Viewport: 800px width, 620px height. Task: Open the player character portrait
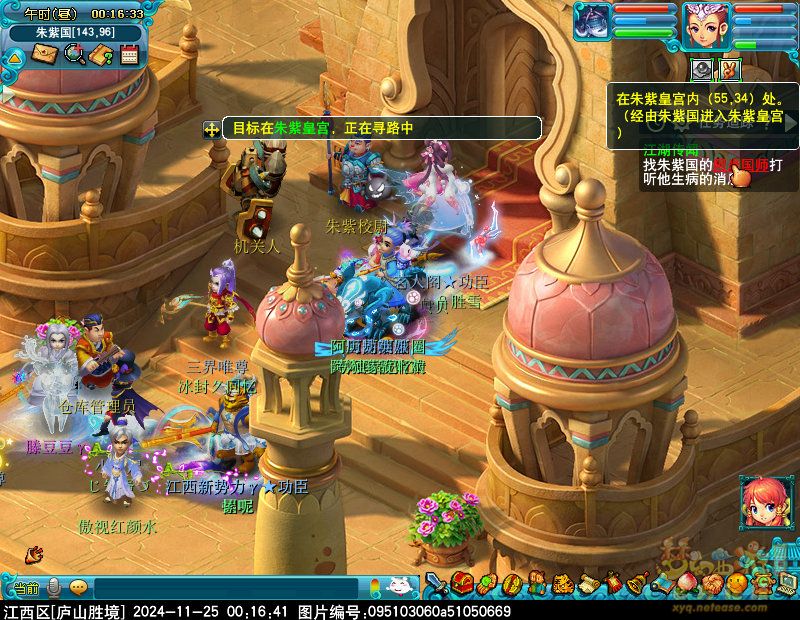pos(706,26)
